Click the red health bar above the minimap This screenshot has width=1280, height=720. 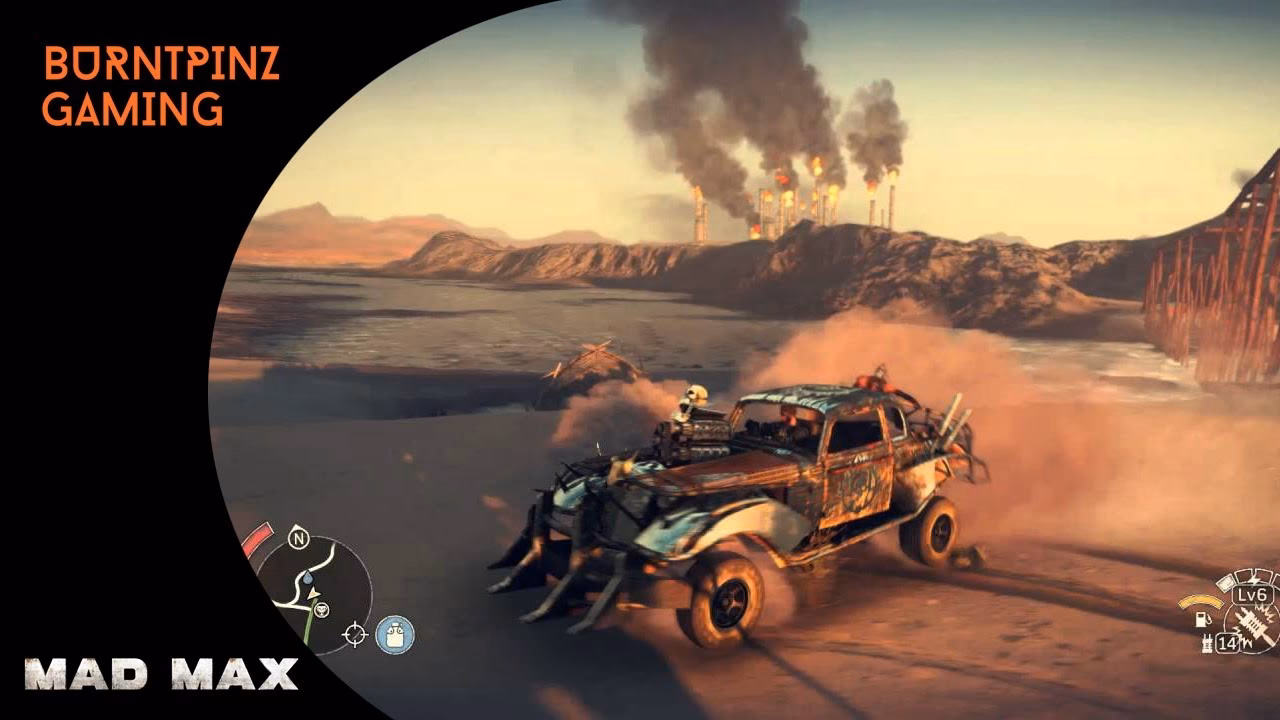[x=258, y=532]
